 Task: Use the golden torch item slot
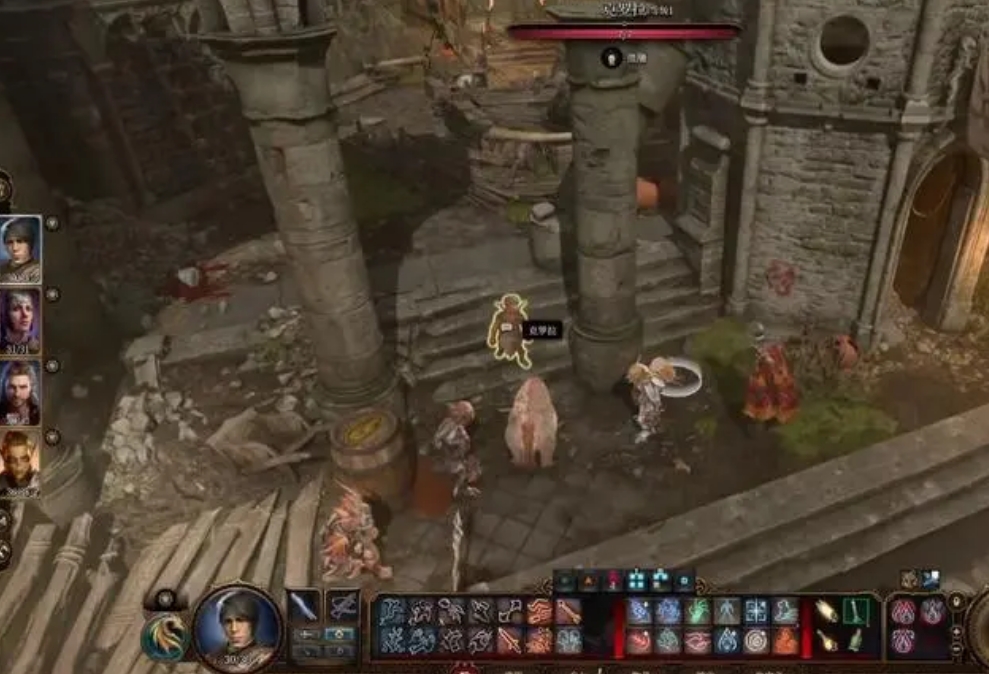click(826, 611)
